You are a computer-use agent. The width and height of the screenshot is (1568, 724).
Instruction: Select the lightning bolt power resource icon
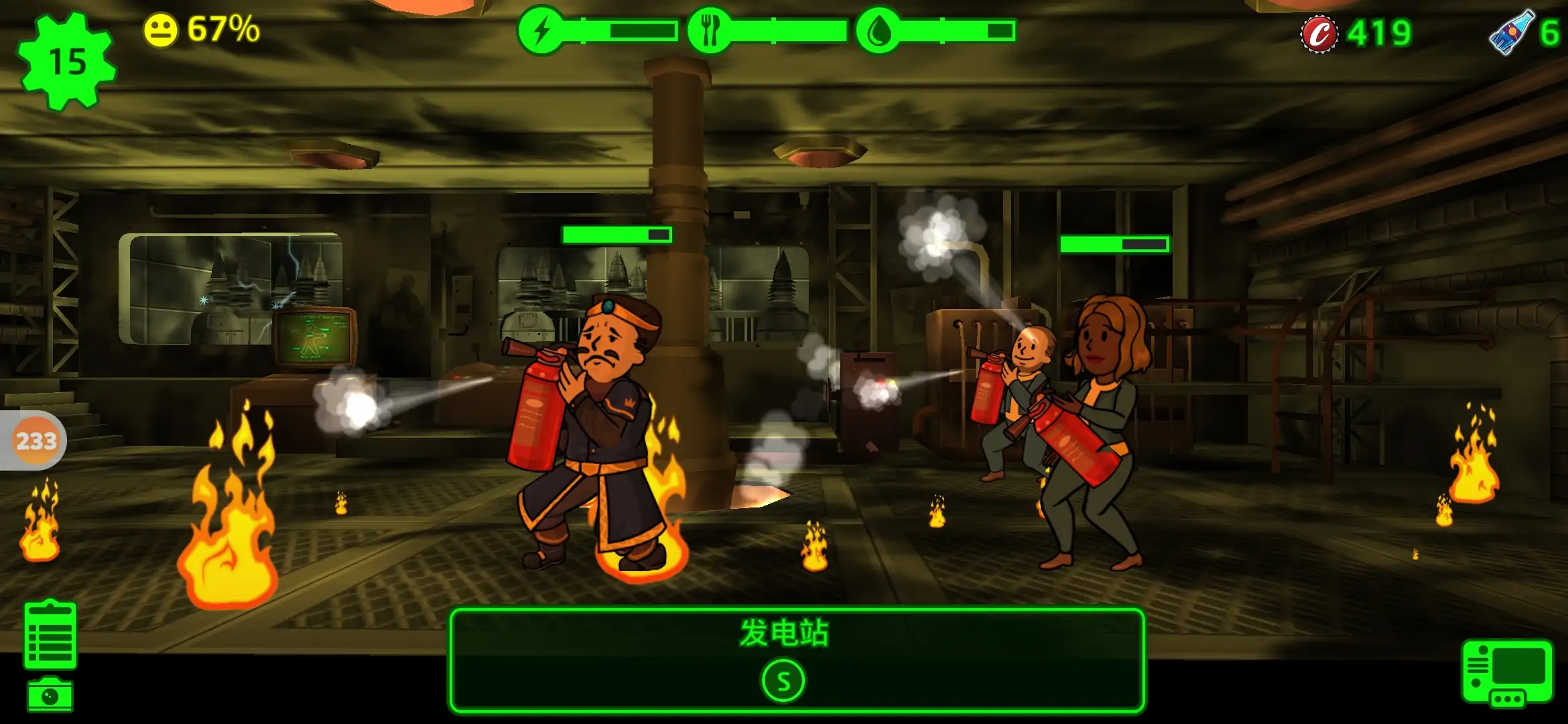541,31
